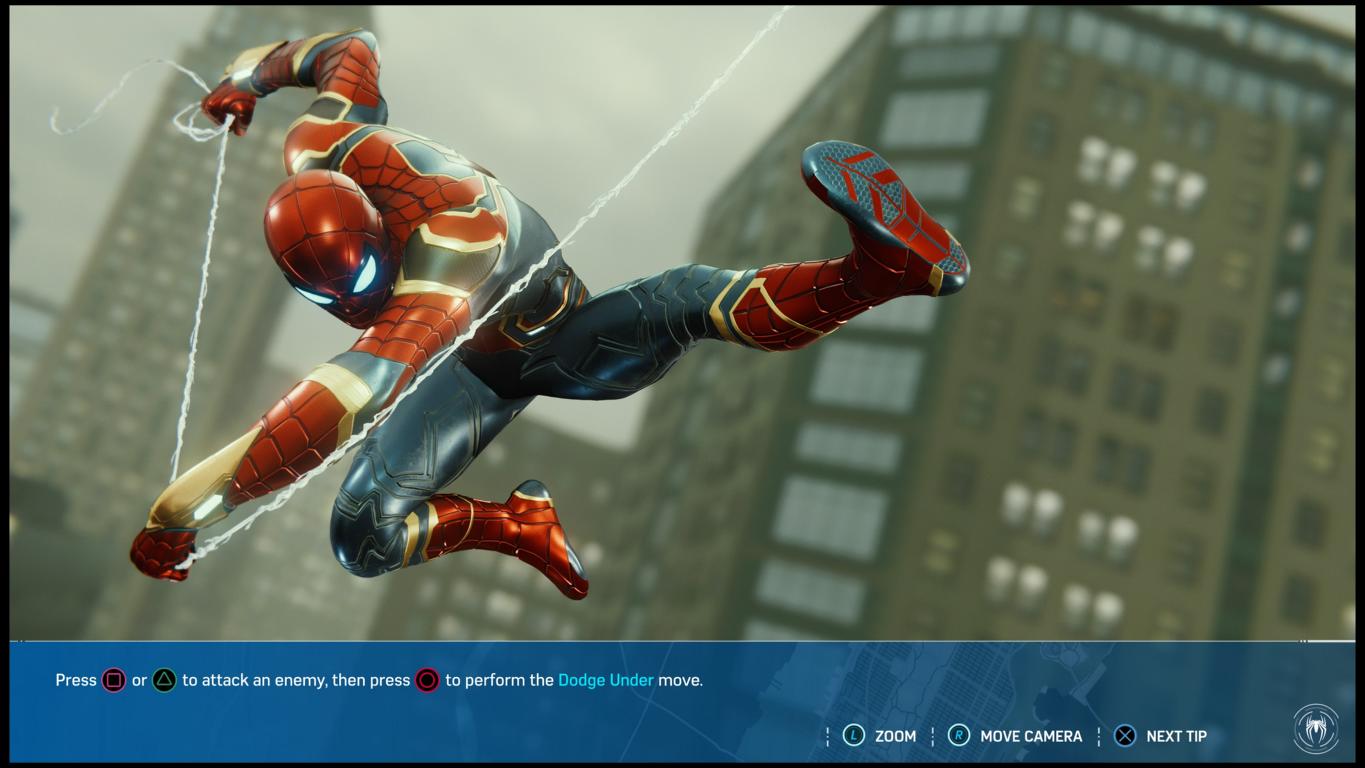Screen dimensions: 1365x768
Task: Click the separator between ZOOM and MOVE CAMERA
Action: point(935,736)
